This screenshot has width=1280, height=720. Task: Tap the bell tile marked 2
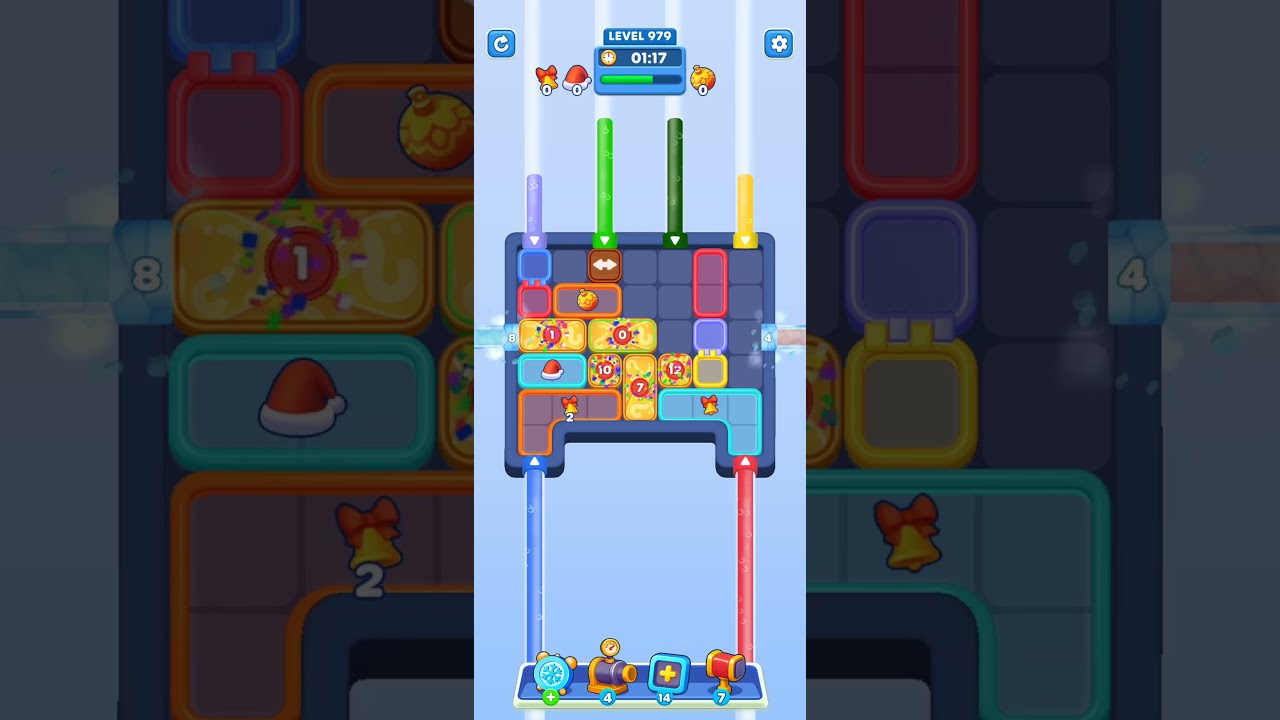point(571,405)
